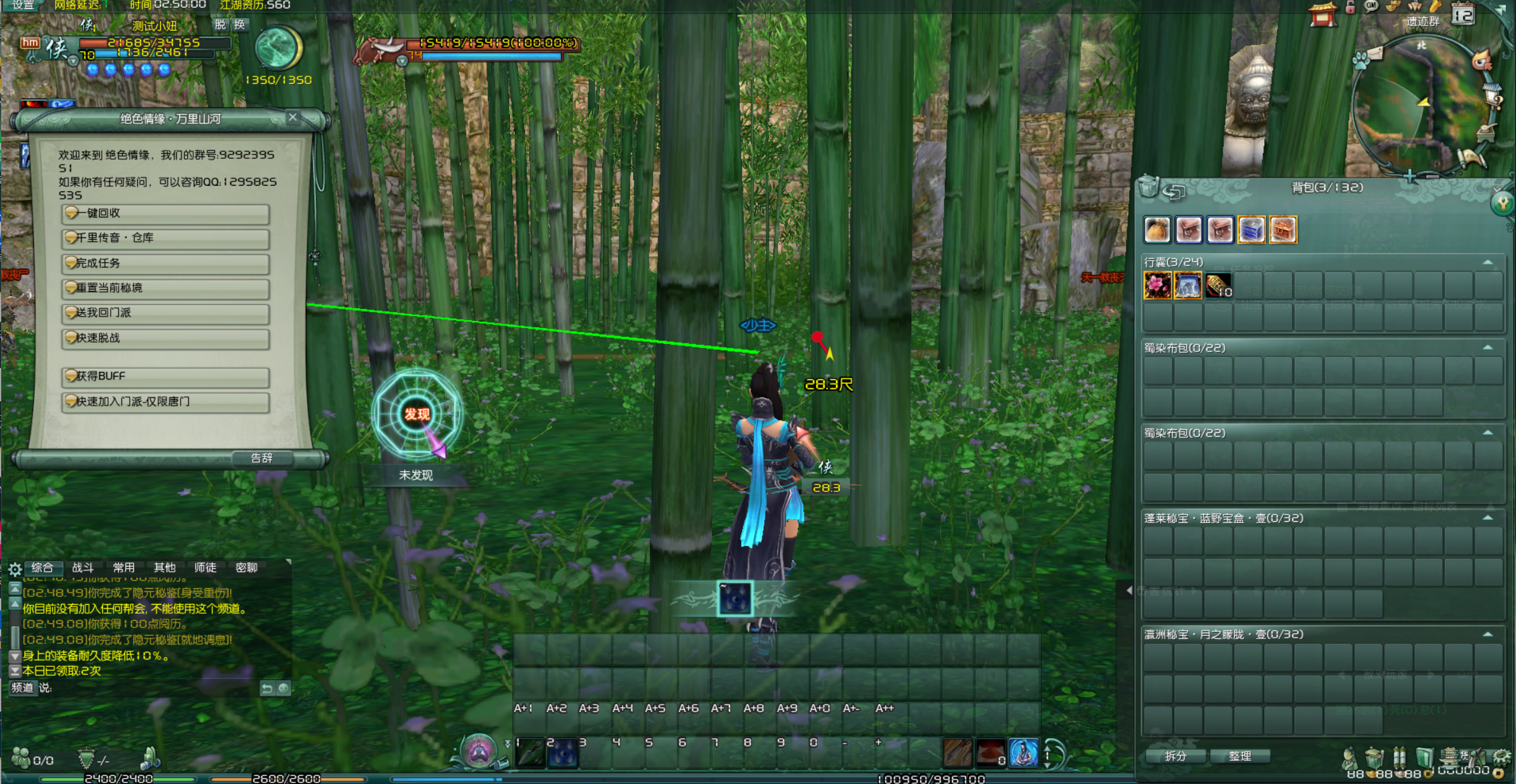Select the pink flower item in 行囊

(1157, 285)
